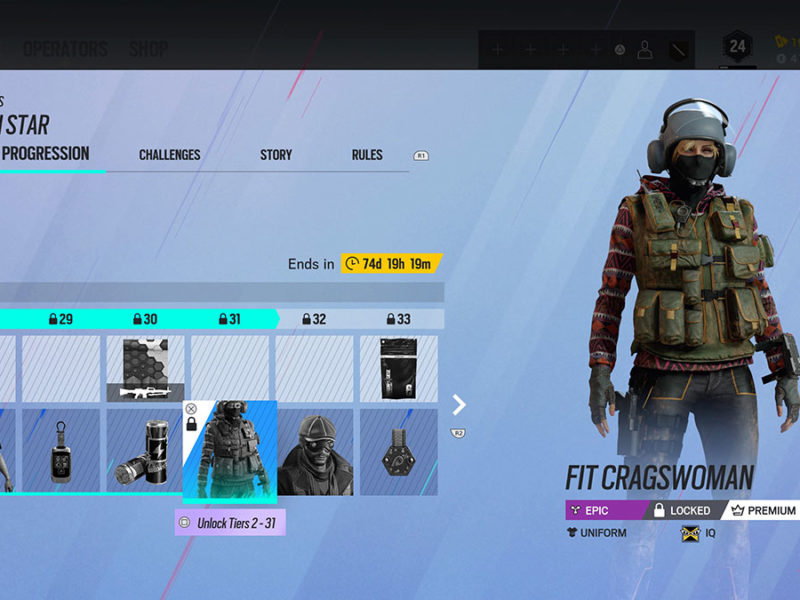Screen dimensions: 800x600
Task: Select the tier 29 key fob charm reward
Action: coord(61,452)
